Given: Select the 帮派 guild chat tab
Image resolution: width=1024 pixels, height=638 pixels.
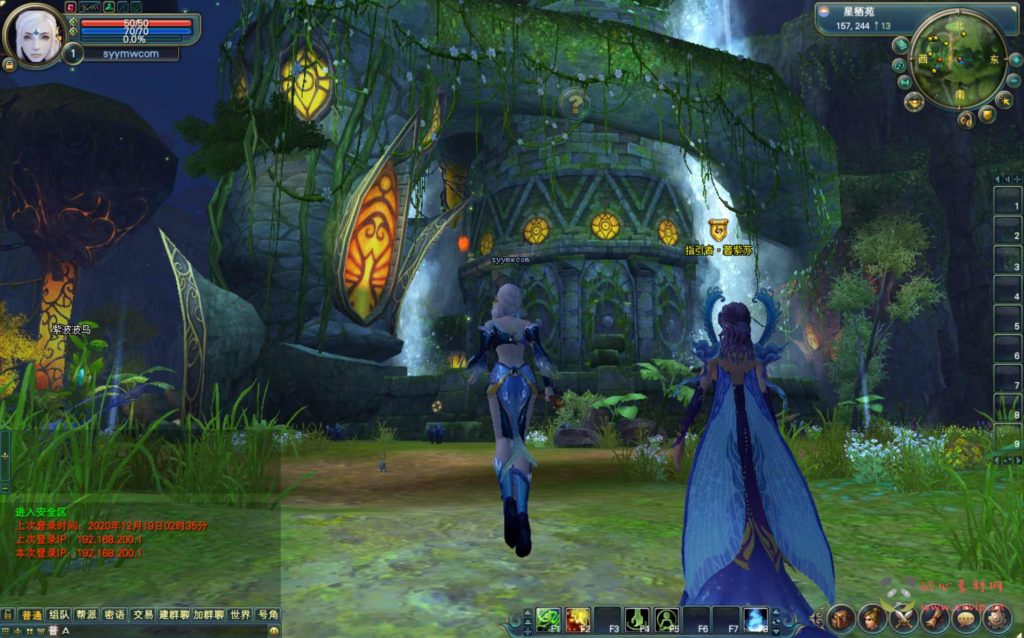Looking at the screenshot, I should 87,614.
